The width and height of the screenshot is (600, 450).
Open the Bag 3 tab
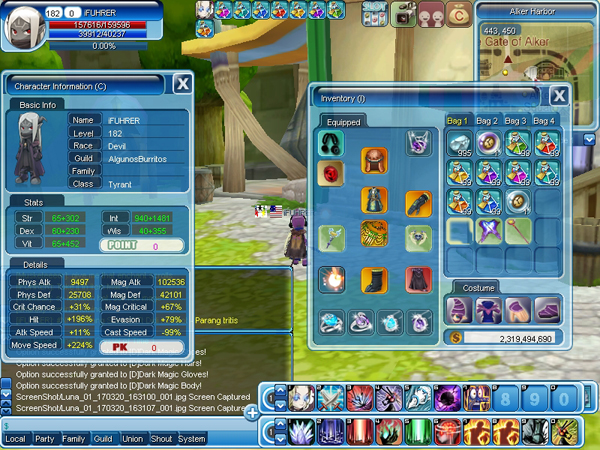click(x=516, y=121)
